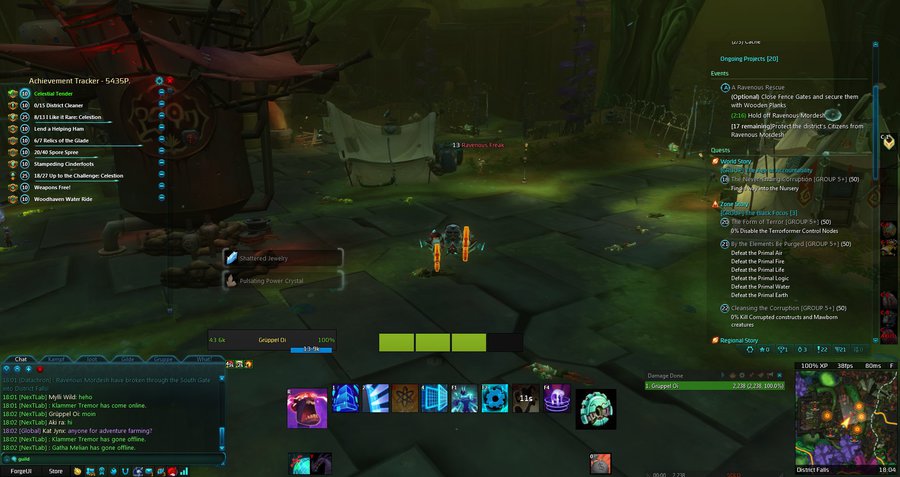Open the Loot chat tab
The width and height of the screenshot is (900, 477).
92,358
